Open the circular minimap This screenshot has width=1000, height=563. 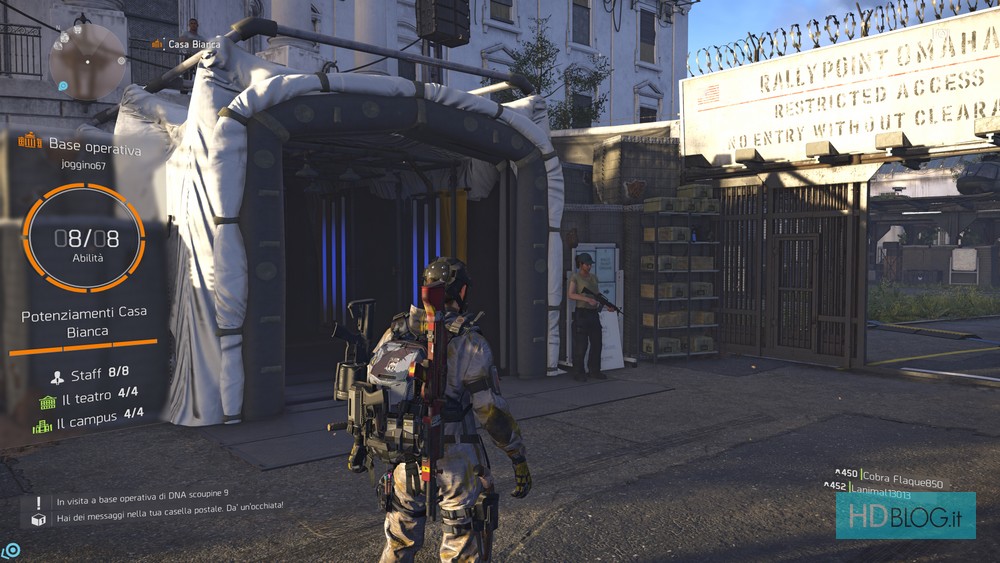tap(87, 60)
